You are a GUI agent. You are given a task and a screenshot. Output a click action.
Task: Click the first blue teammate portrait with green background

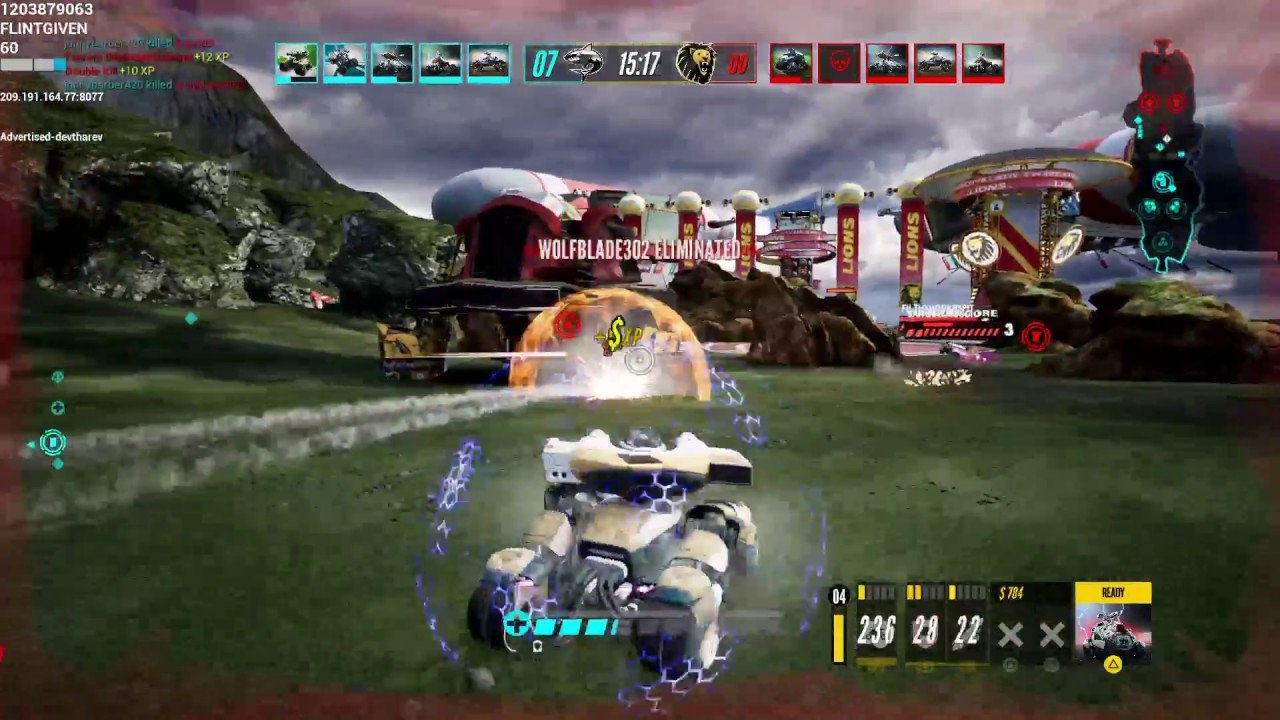296,63
